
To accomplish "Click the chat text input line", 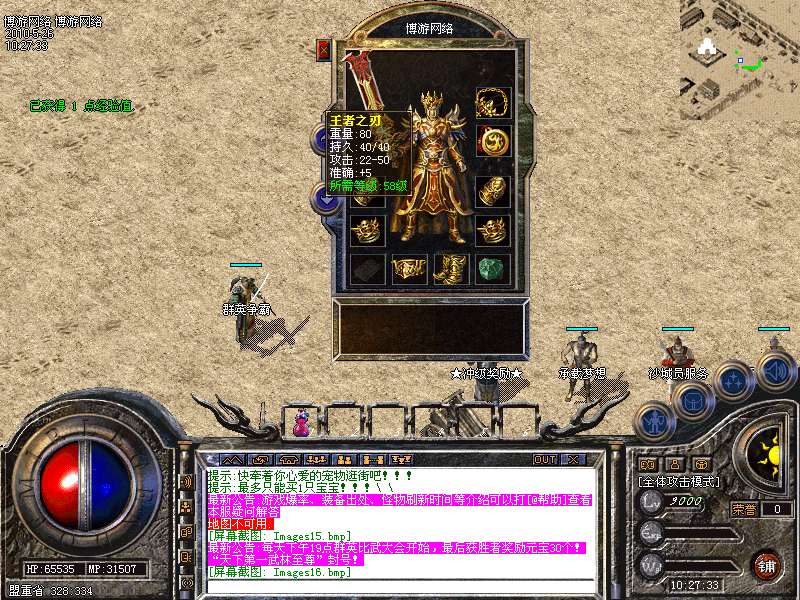I will 400,585.
